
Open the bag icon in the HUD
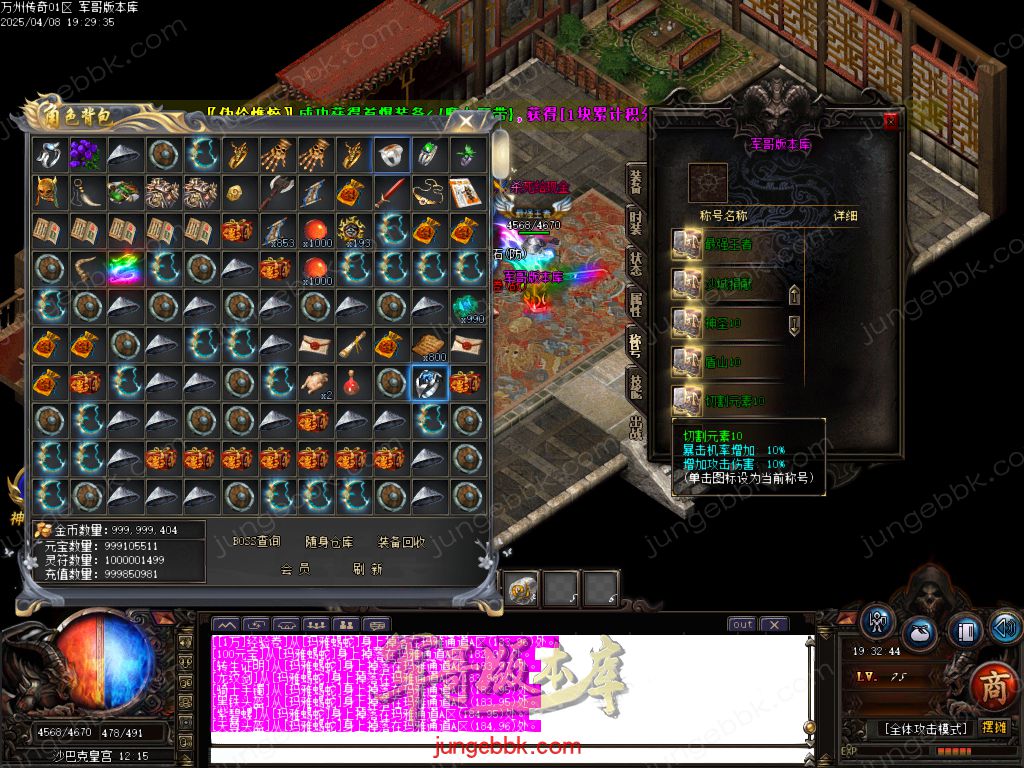click(920, 634)
